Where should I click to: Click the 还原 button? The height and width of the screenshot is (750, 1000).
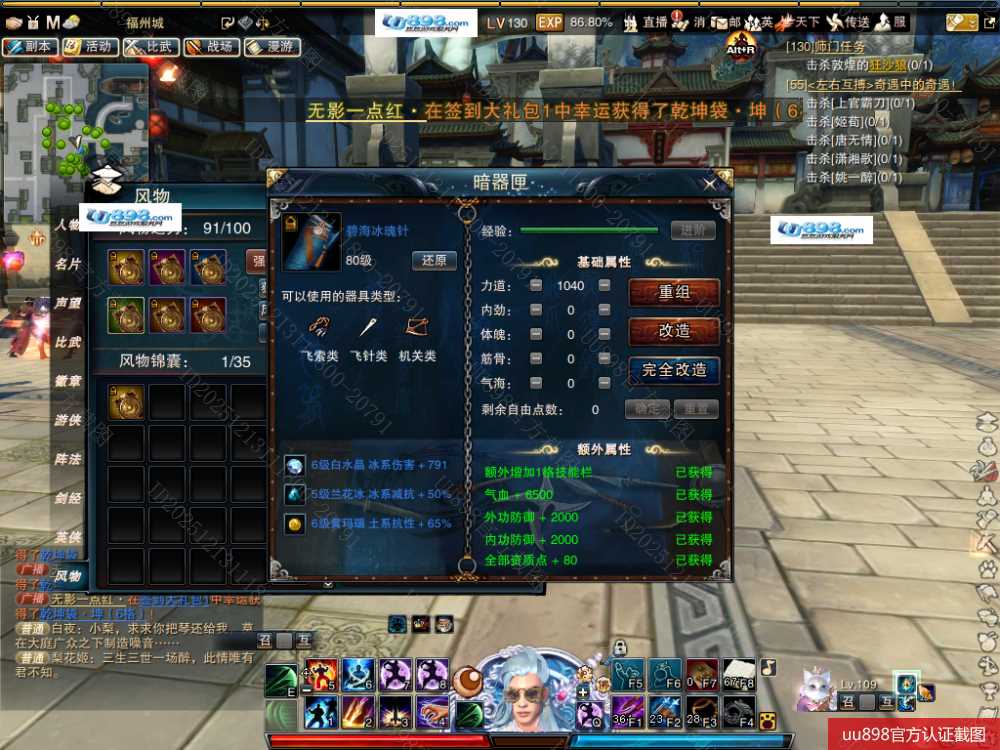pos(434,261)
